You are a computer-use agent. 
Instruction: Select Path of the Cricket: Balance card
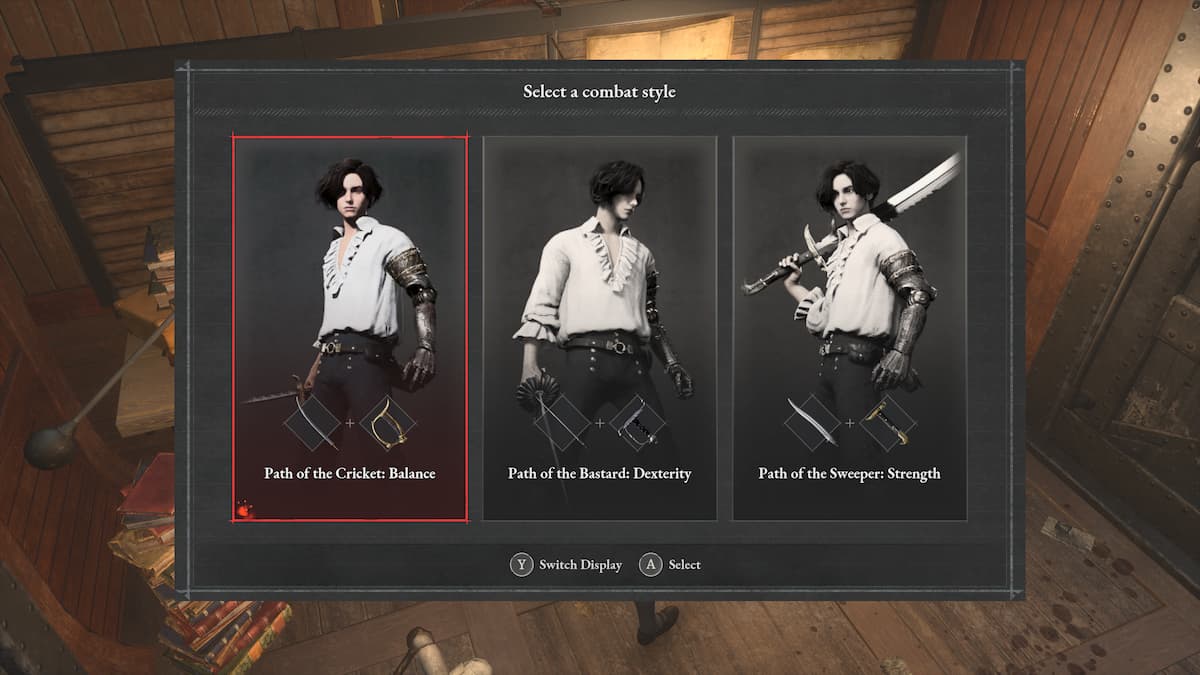coord(350,328)
